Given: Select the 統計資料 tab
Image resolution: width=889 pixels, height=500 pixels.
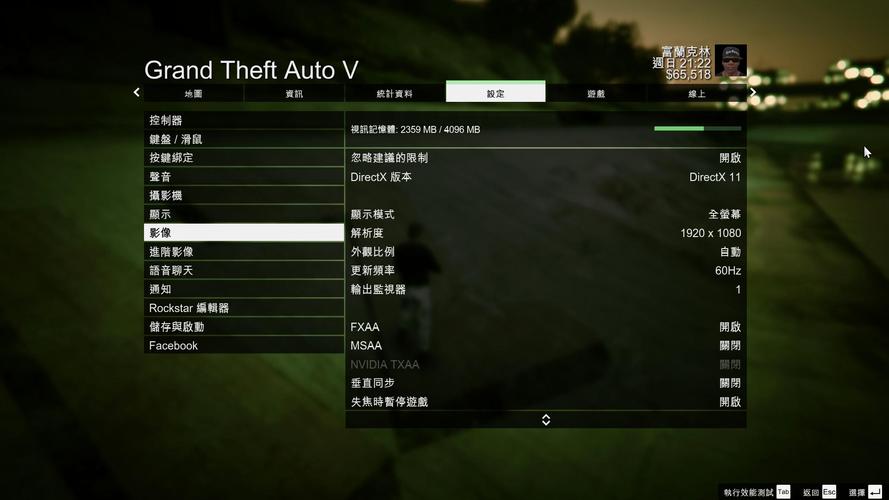Looking at the screenshot, I should [395, 93].
